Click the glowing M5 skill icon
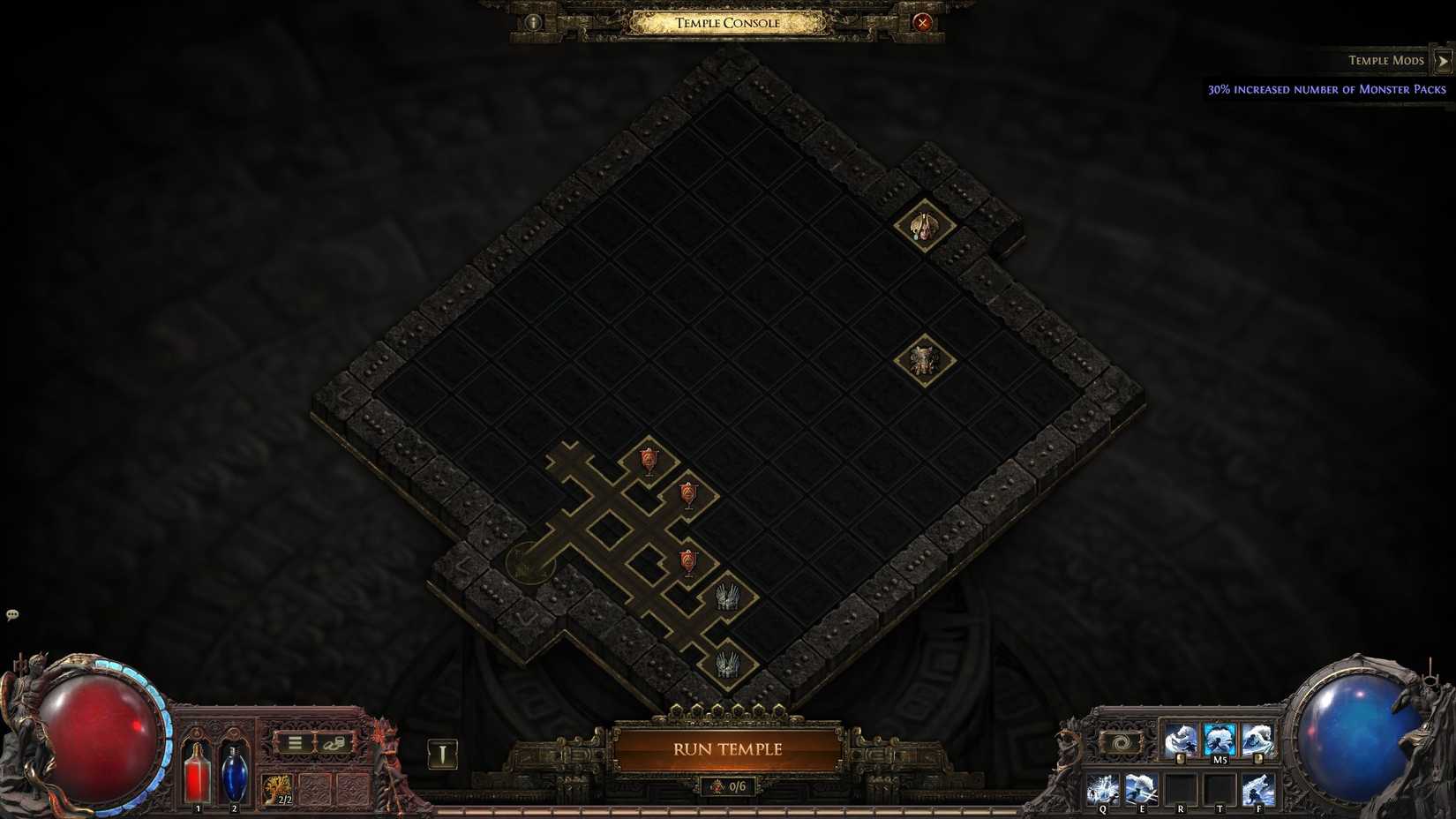Viewport: 1456px width, 819px height. [1220, 738]
